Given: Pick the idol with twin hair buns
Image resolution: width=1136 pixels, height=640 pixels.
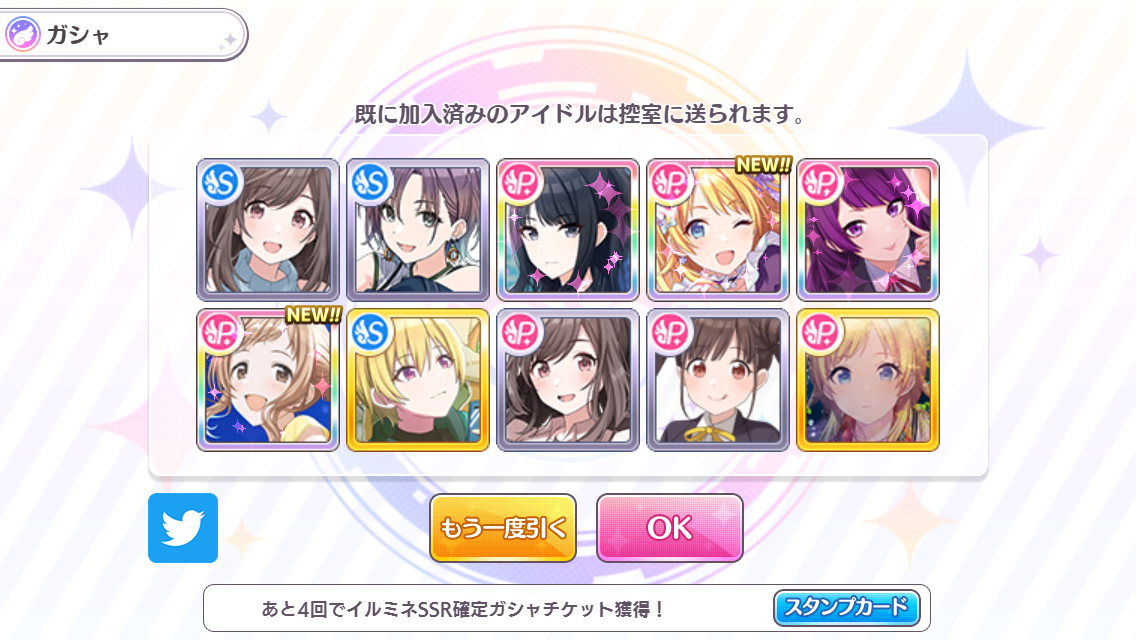Looking at the screenshot, I should [718, 380].
